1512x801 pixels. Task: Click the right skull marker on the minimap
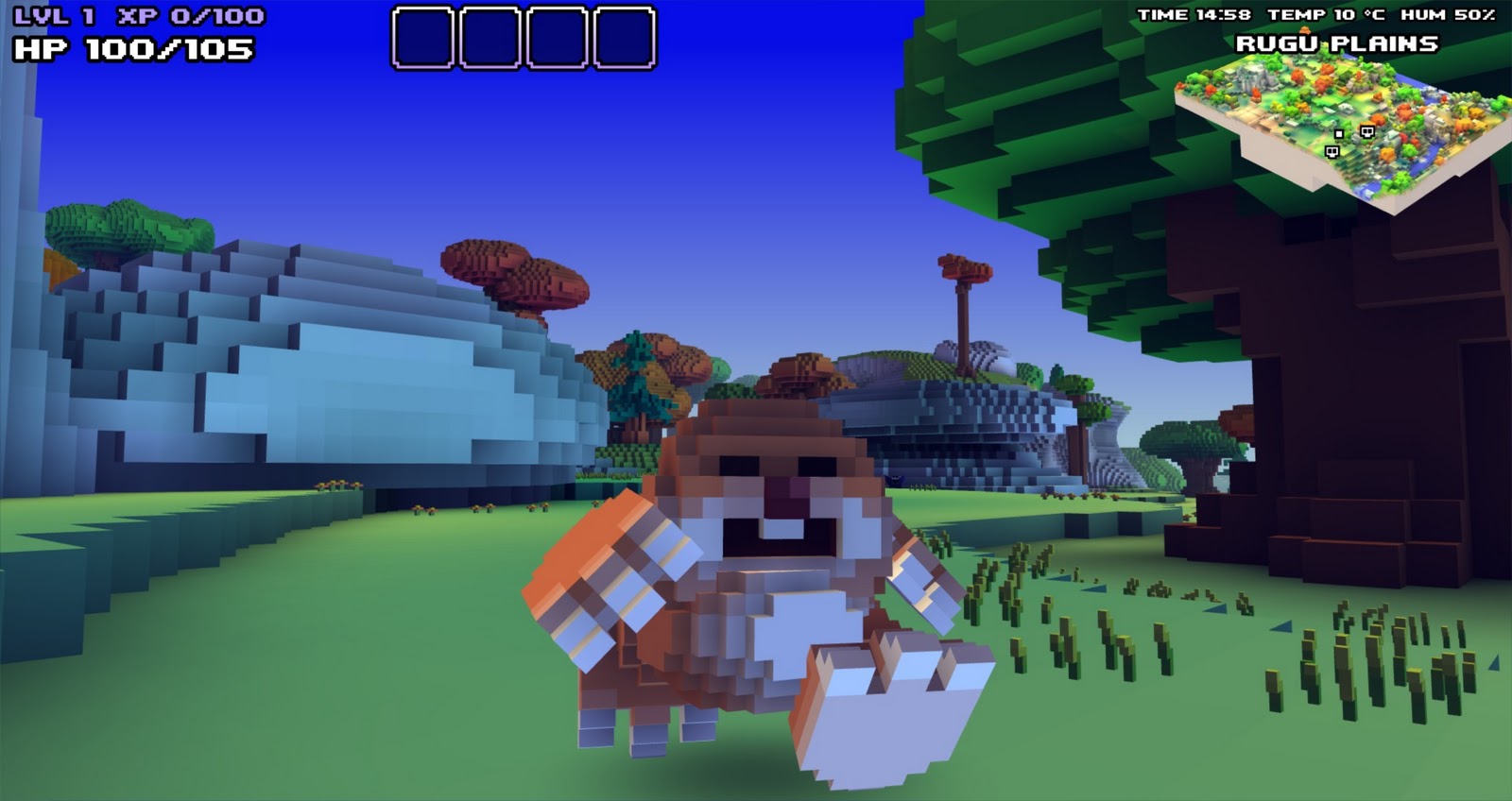(1367, 132)
